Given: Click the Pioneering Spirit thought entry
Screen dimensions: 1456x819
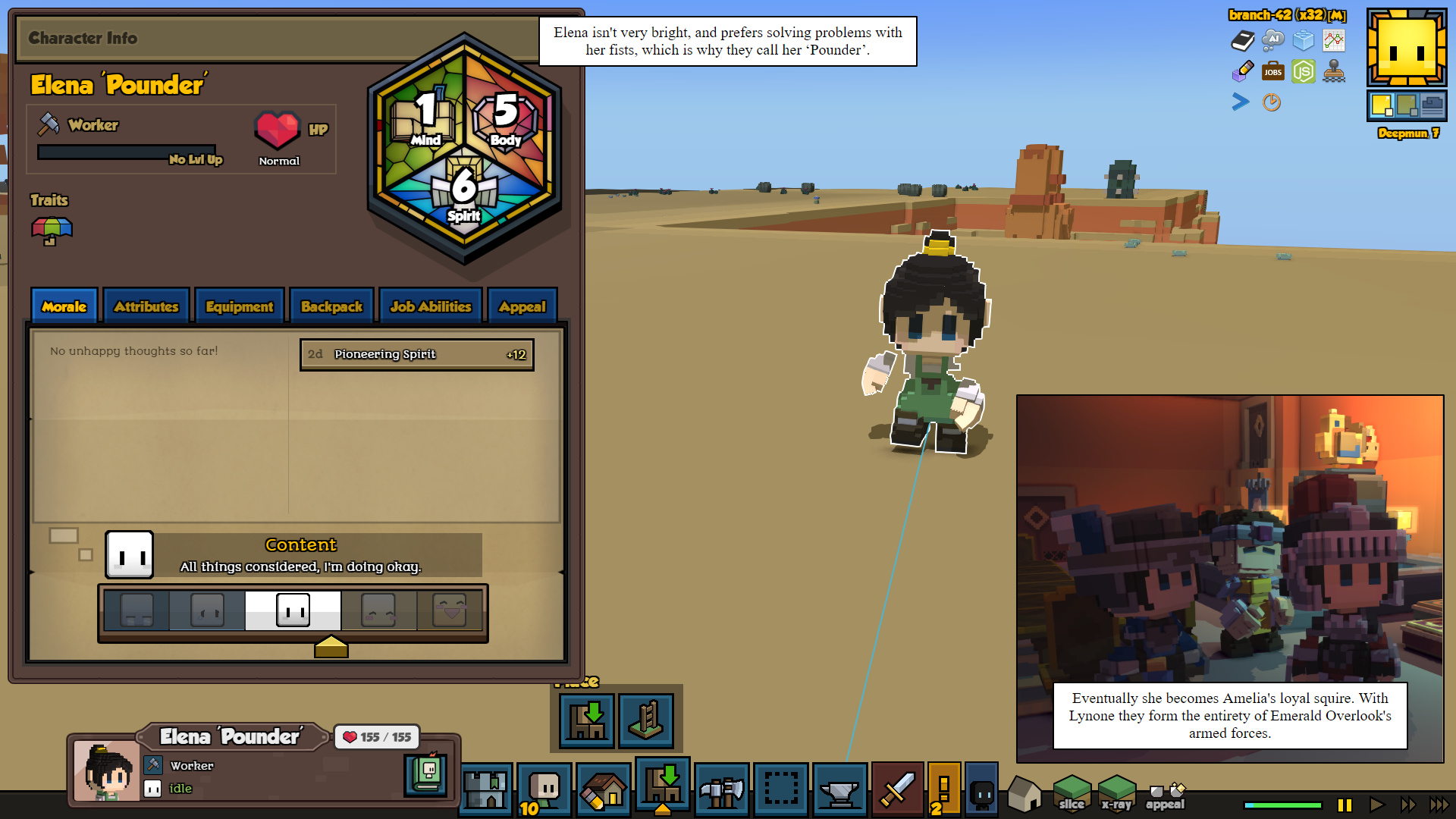Looking at the screenshot, I should coord(416,354).
